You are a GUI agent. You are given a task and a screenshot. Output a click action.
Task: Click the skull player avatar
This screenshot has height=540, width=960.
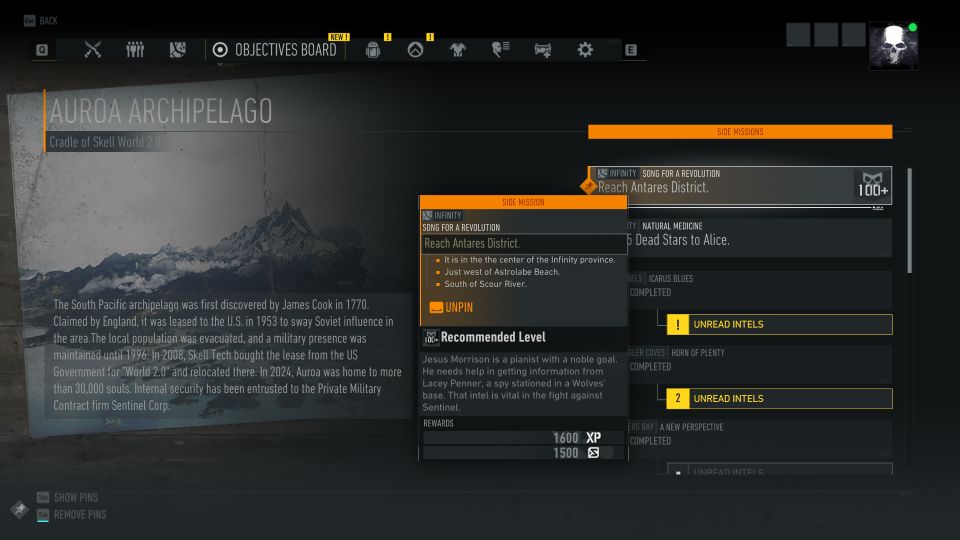[x=893, y=46]
